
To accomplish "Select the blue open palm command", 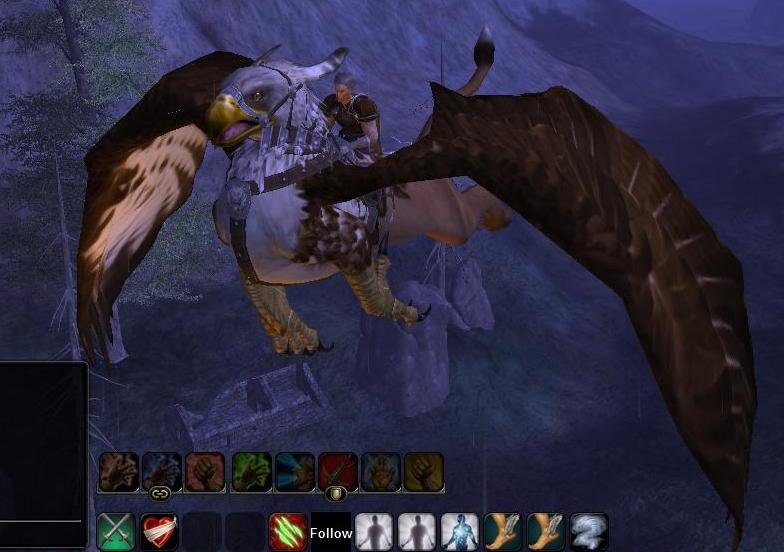I will tap(381, 472).
